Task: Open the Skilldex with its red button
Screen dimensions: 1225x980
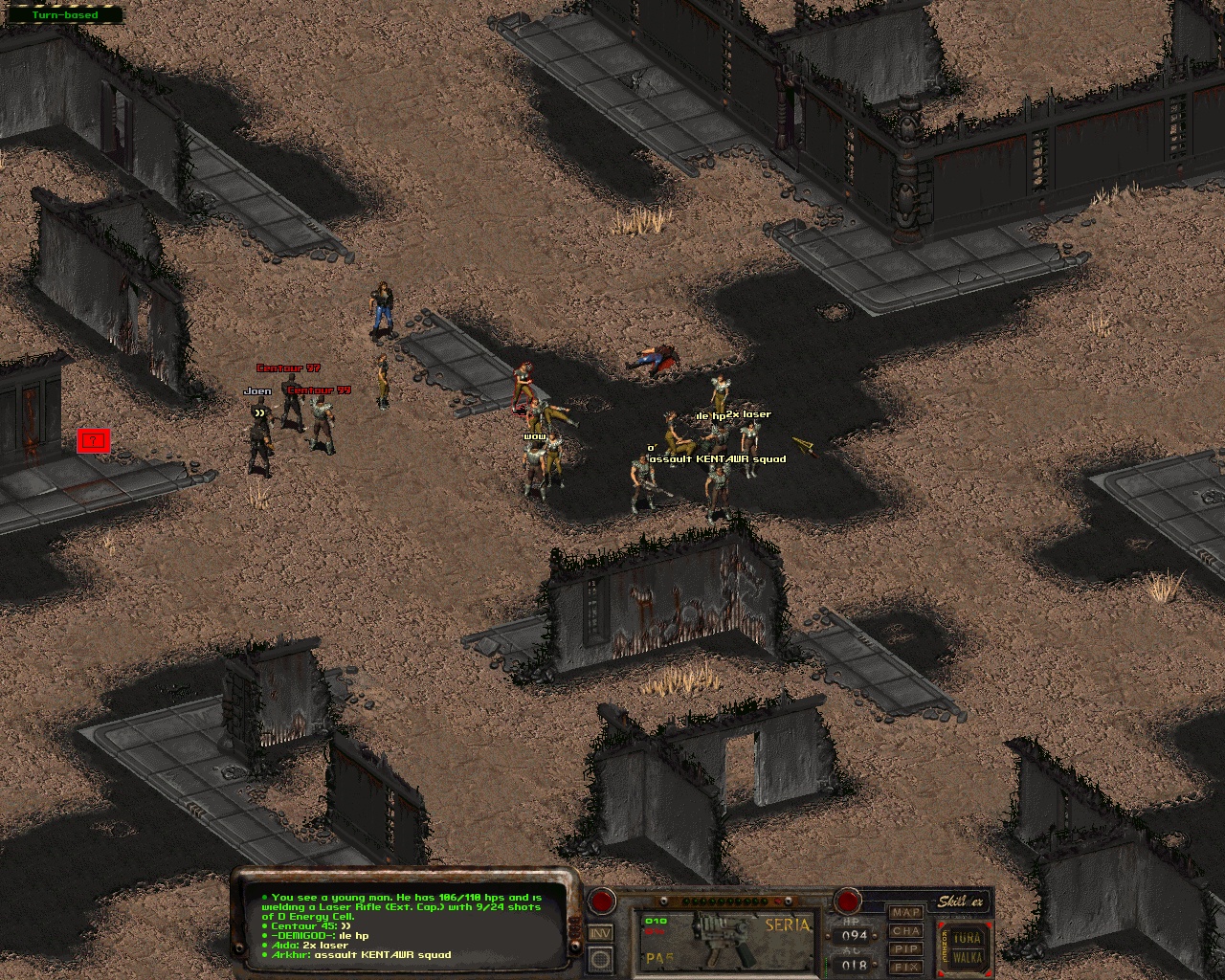Action: 847,901
